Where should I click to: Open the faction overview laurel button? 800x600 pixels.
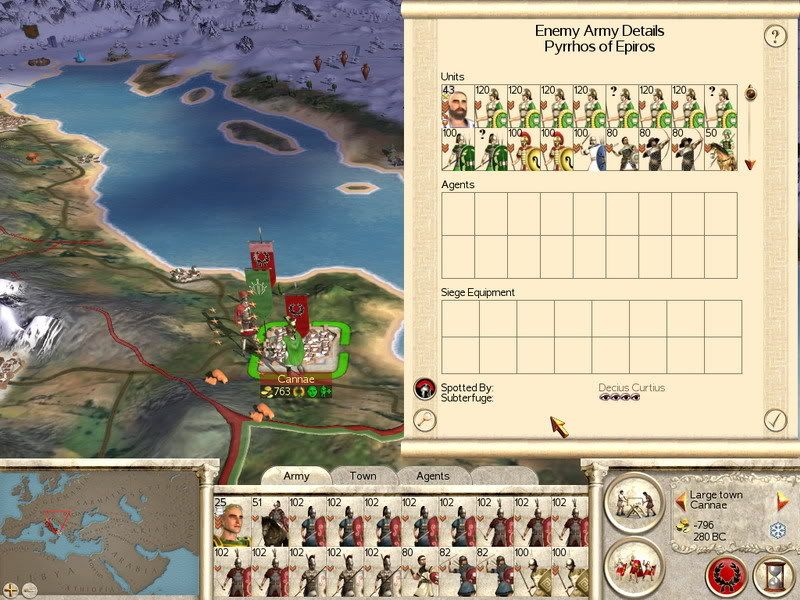[726, 575]
